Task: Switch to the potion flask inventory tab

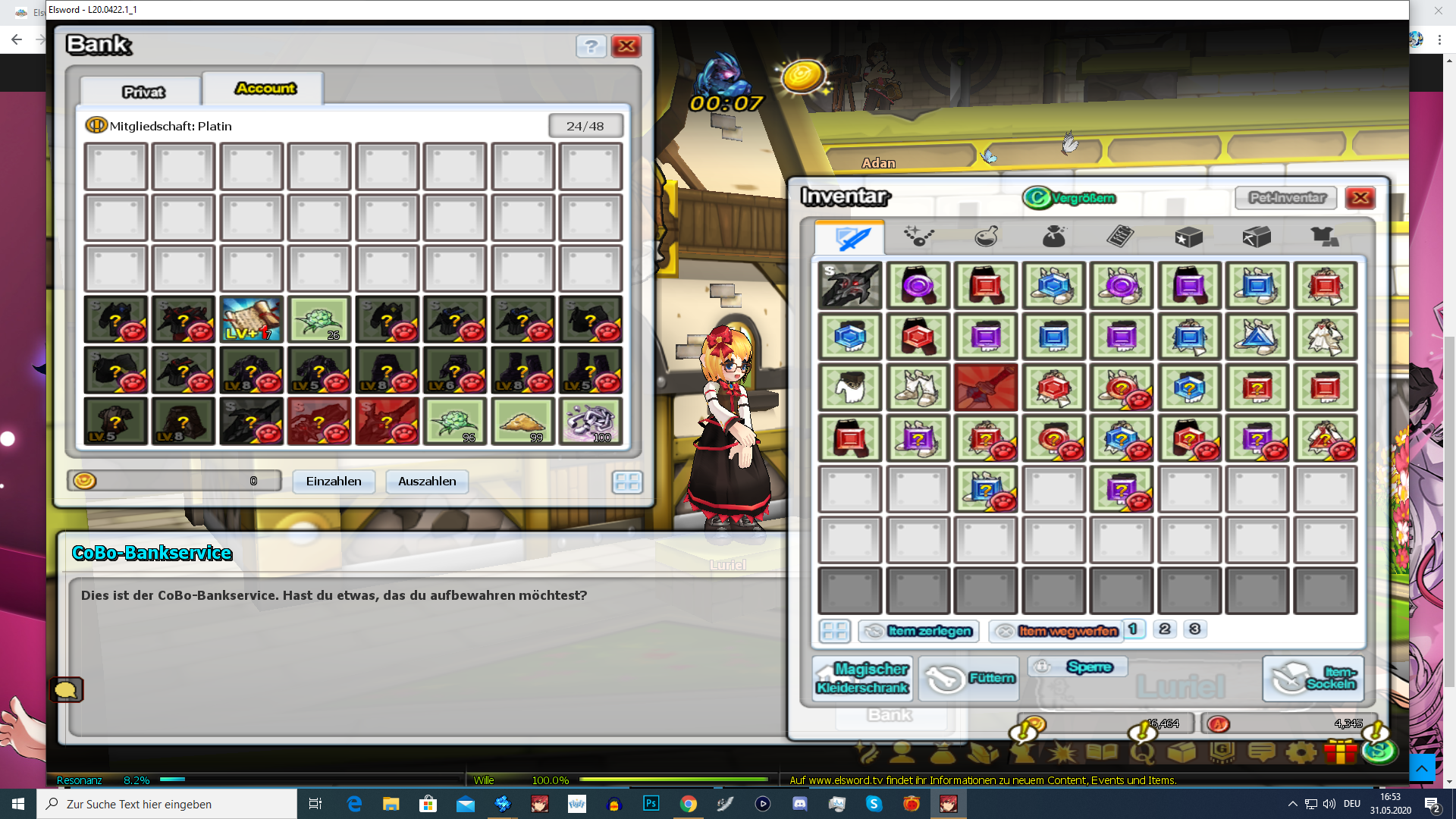Action: pyautogui.click(x=986, y=237)
